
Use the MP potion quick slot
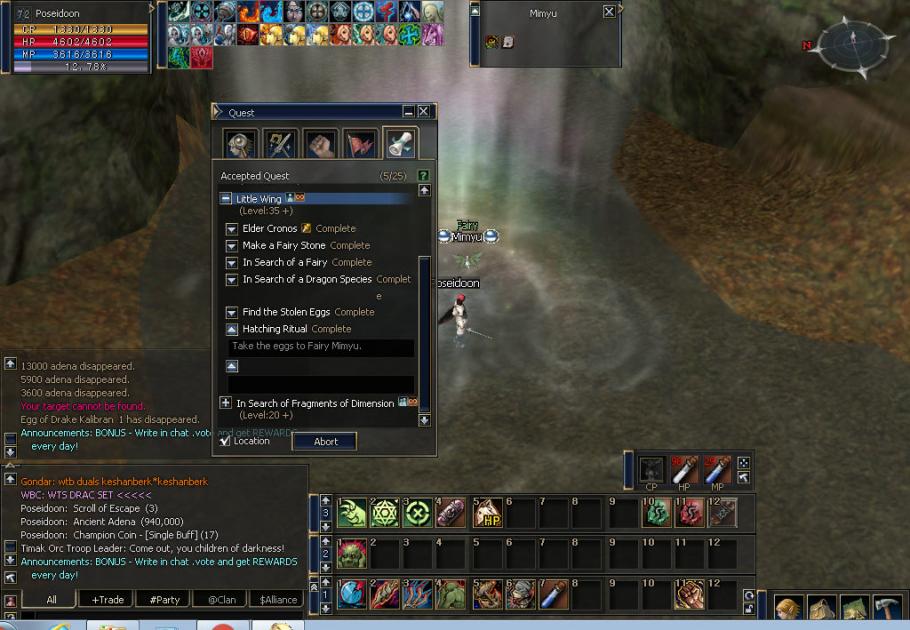tap(717, 468)
